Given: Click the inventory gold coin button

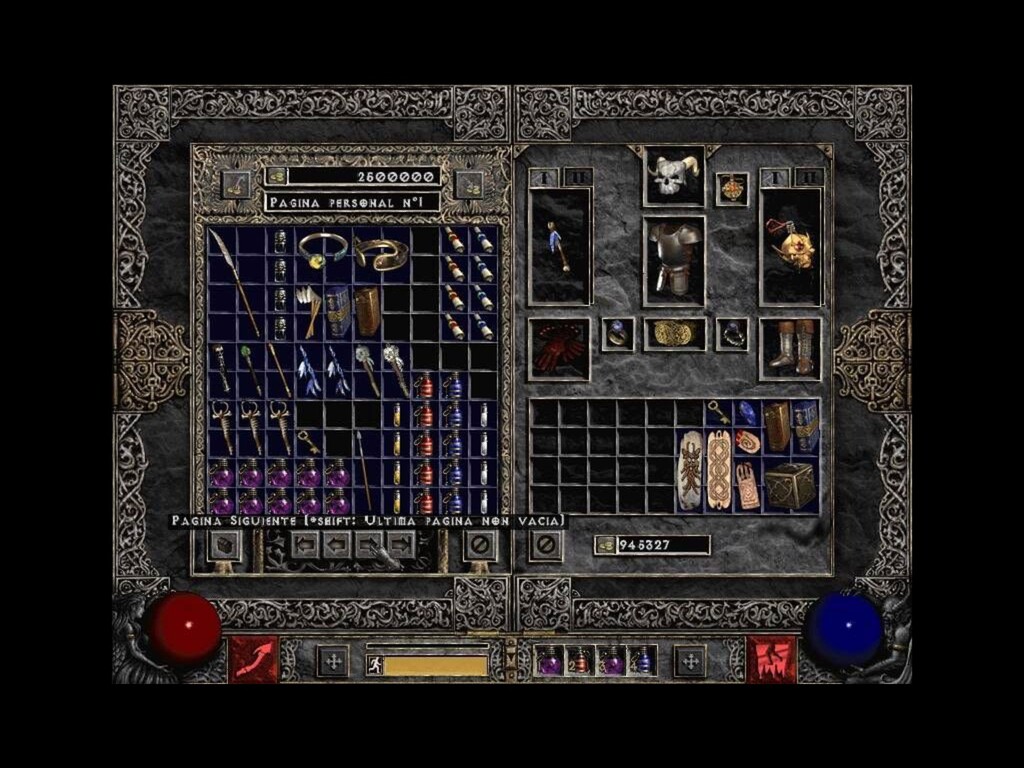Looking at the screenshot, I should click(x=604, y=545).
